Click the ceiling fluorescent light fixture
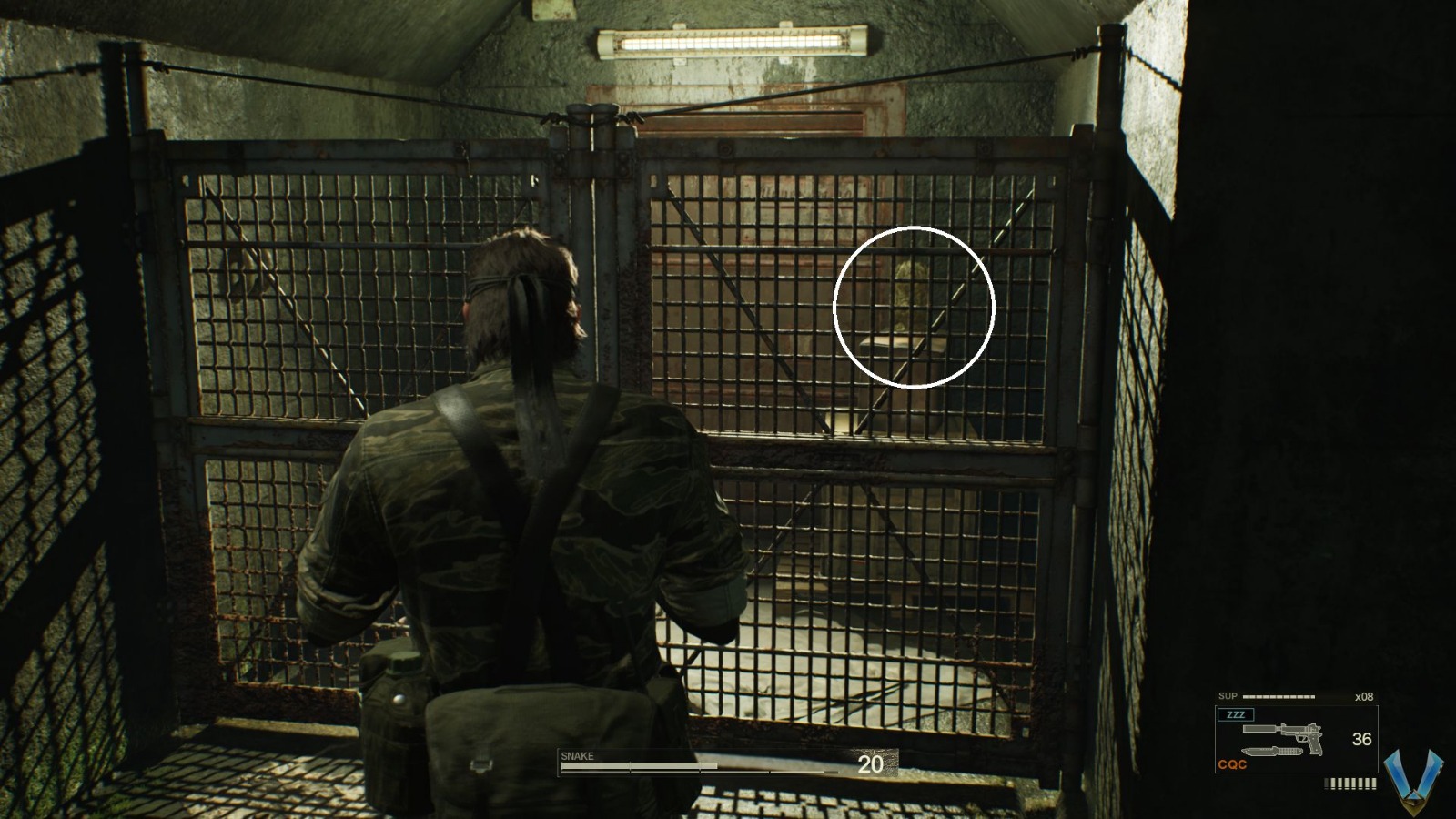This screenshot has height=819, width=1456. coord(728,41)
